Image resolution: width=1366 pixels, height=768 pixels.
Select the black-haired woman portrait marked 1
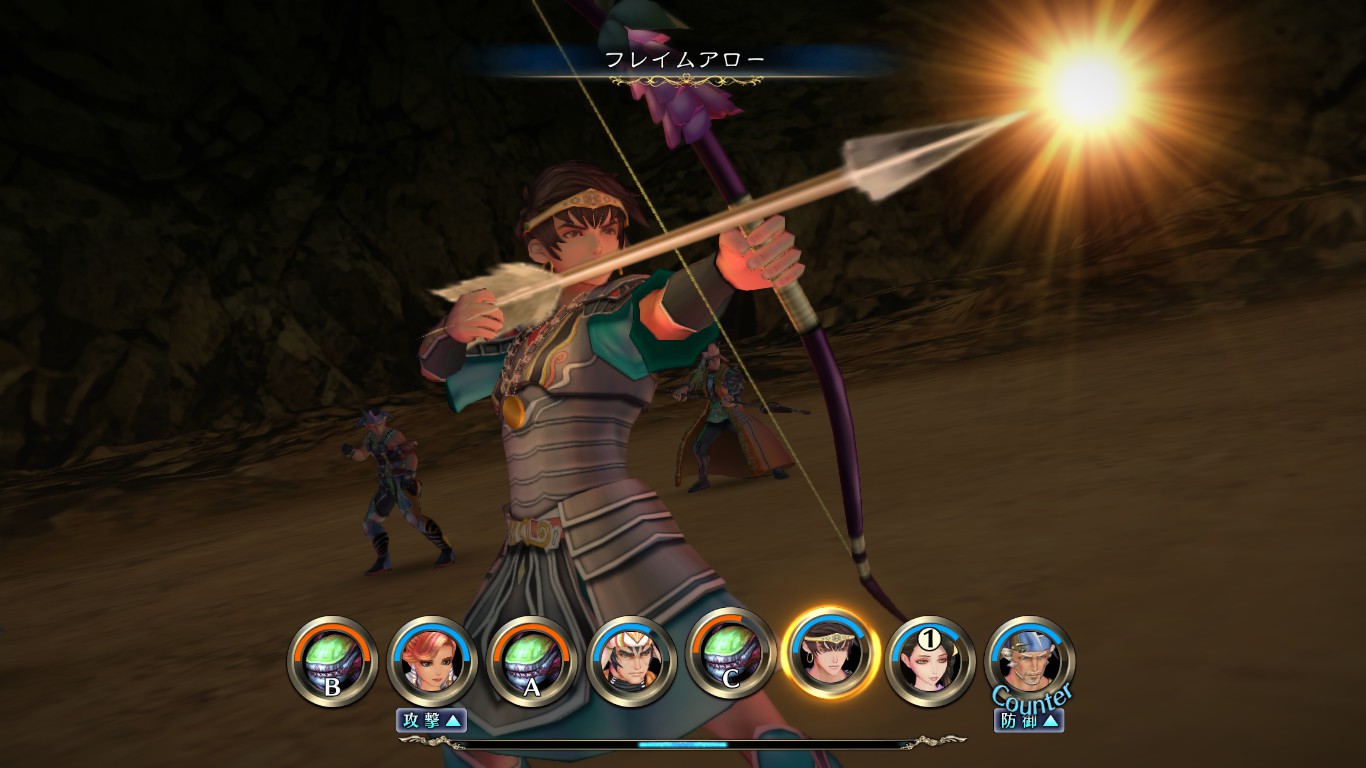click(x=930, y=661)
